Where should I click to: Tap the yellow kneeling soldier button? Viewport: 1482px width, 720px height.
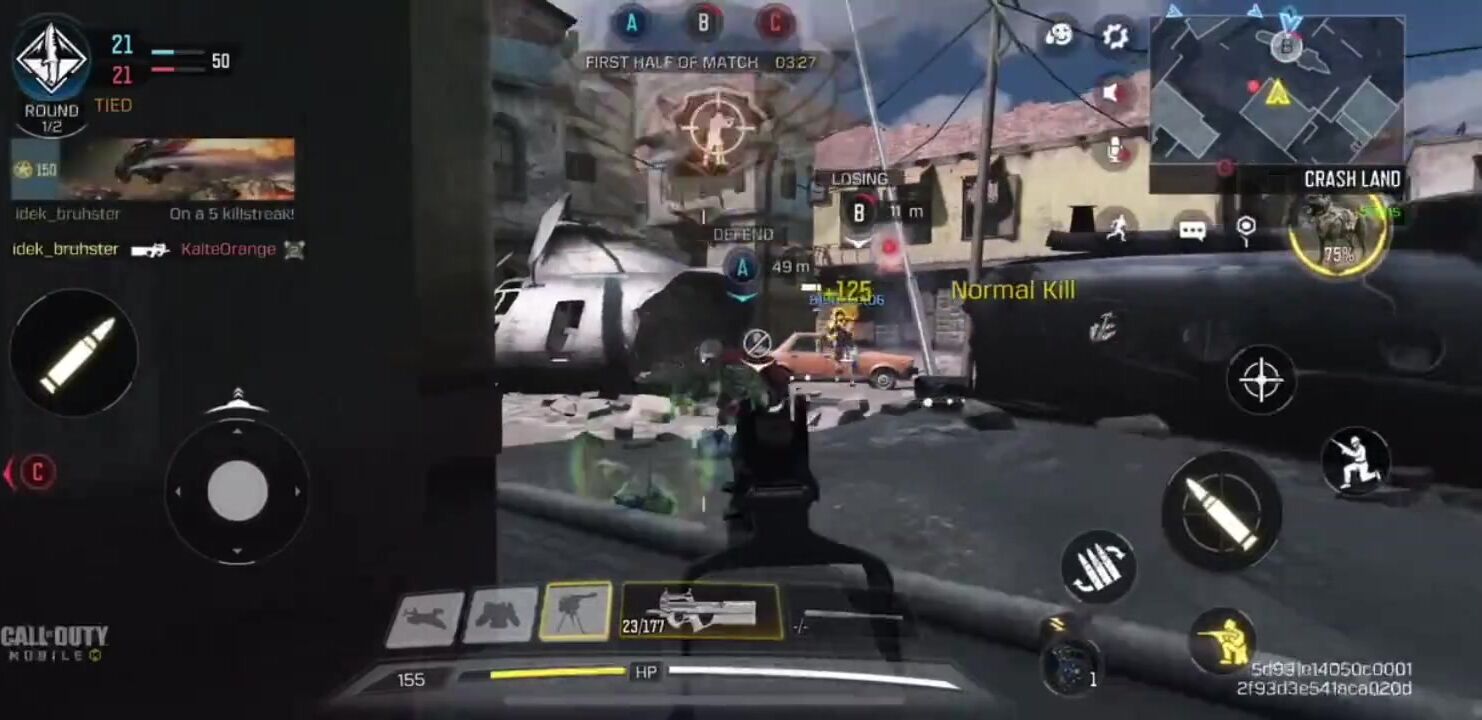[1222, 640]
